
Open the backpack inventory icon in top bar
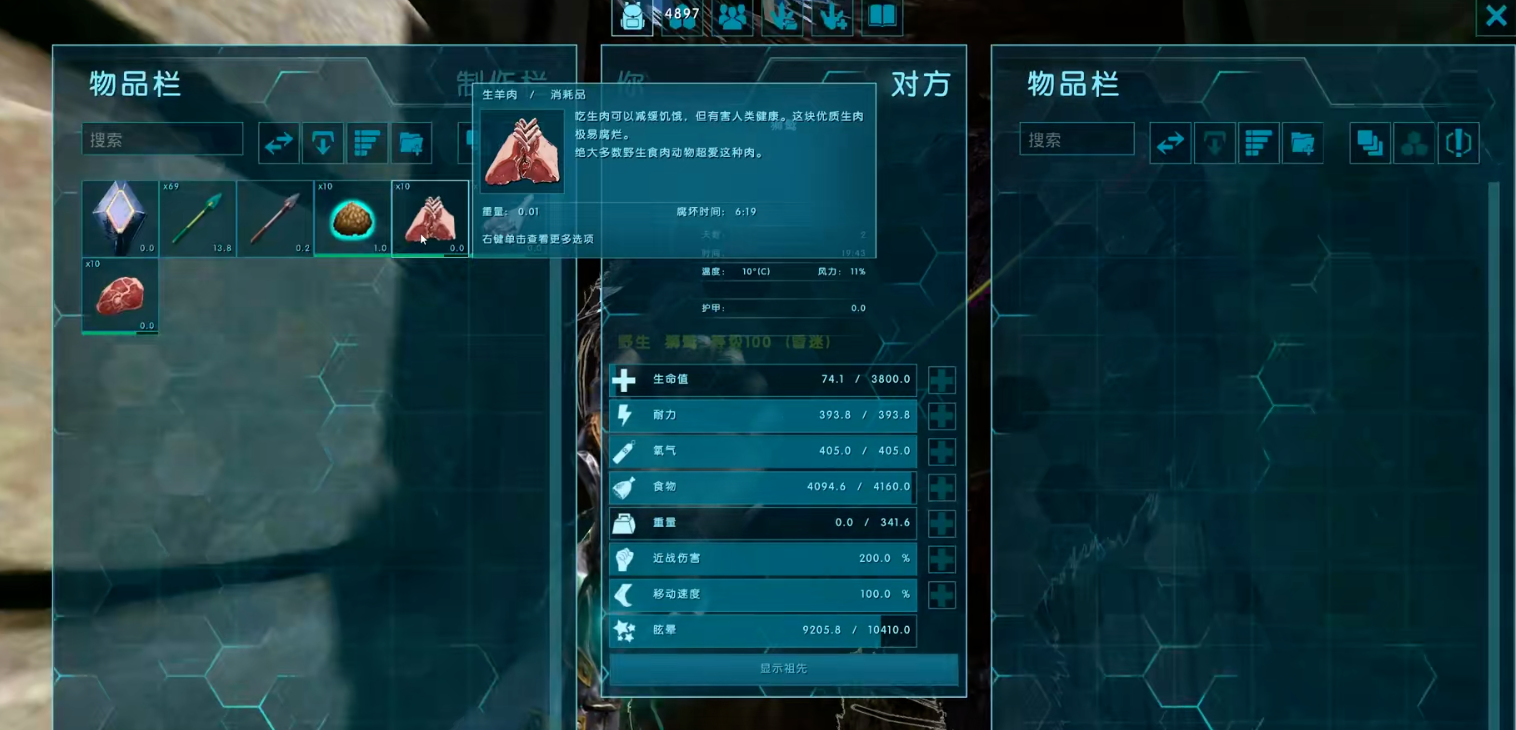click(x=631, y=17)
